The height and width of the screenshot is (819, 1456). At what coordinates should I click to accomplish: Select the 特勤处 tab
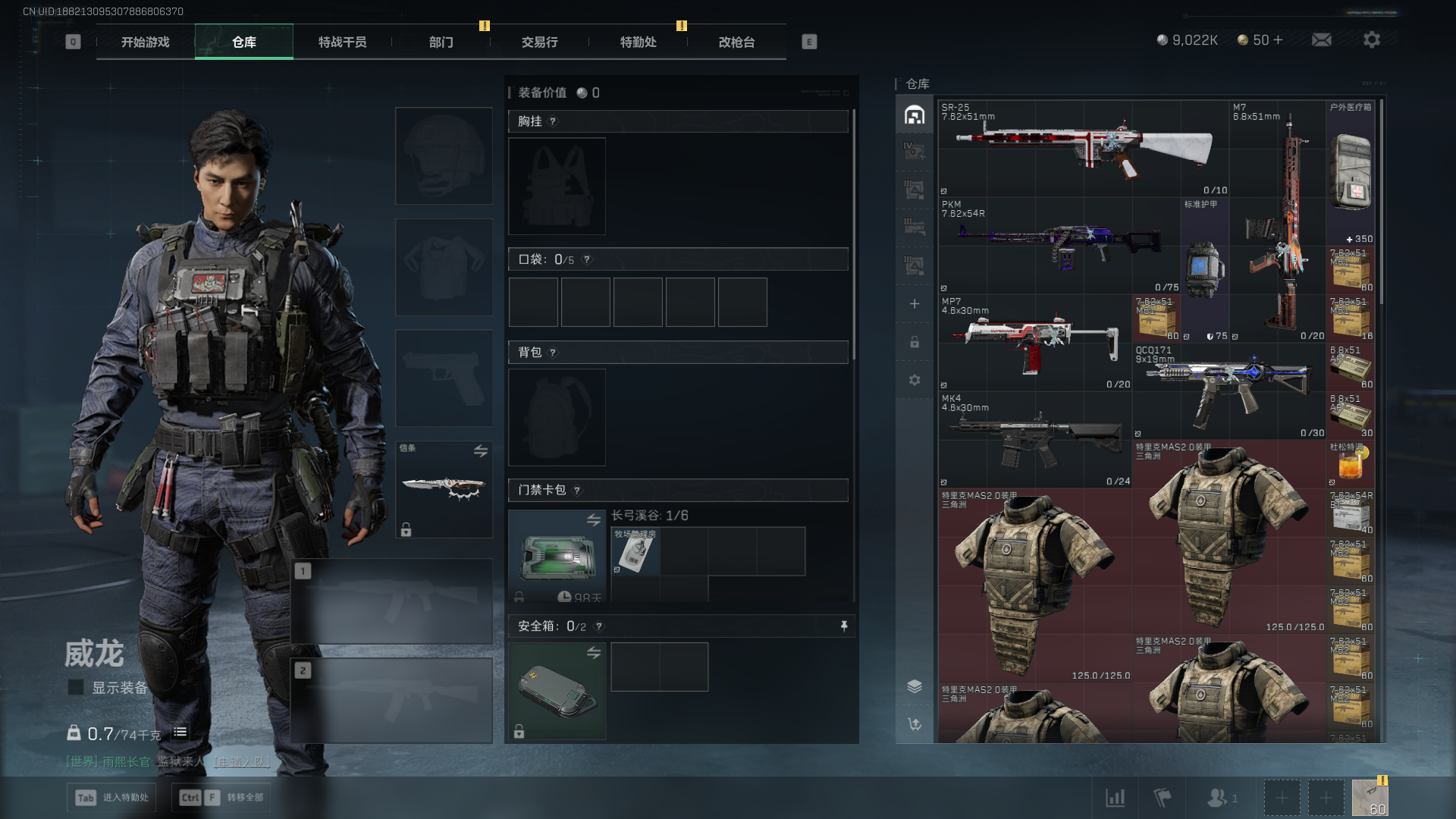pos(638,42)
